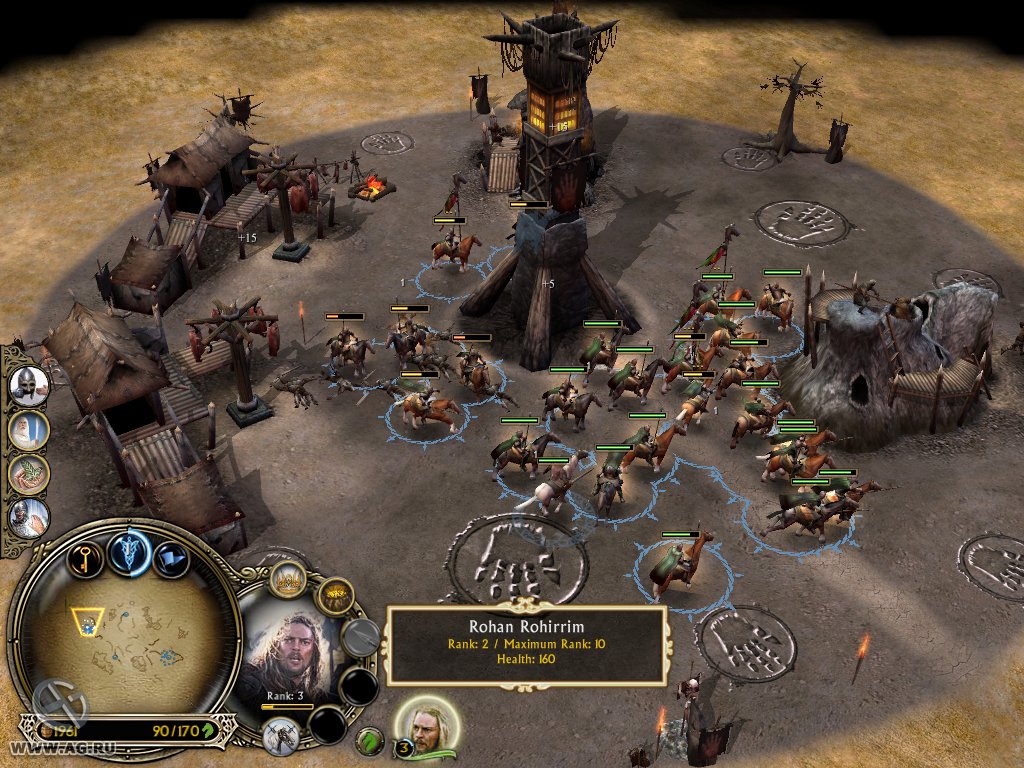Use the knight with raised hand power
1024x768 pixels.
point(29,517)
